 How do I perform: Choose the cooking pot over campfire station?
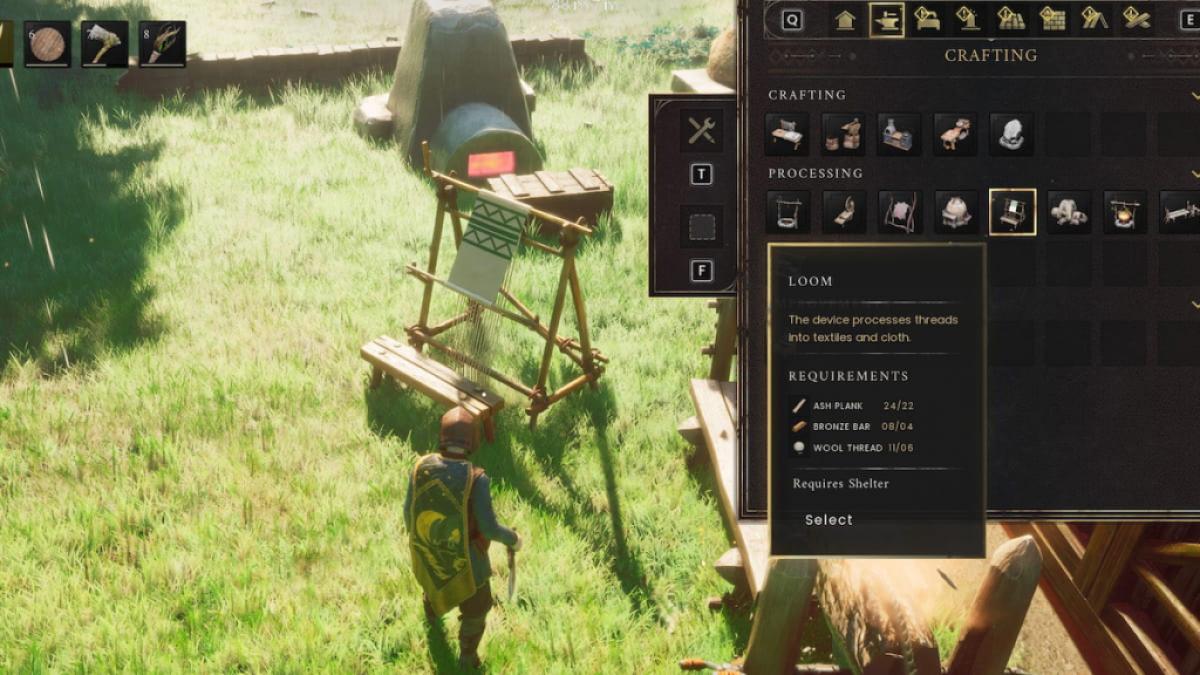(x=1124, y=212)
